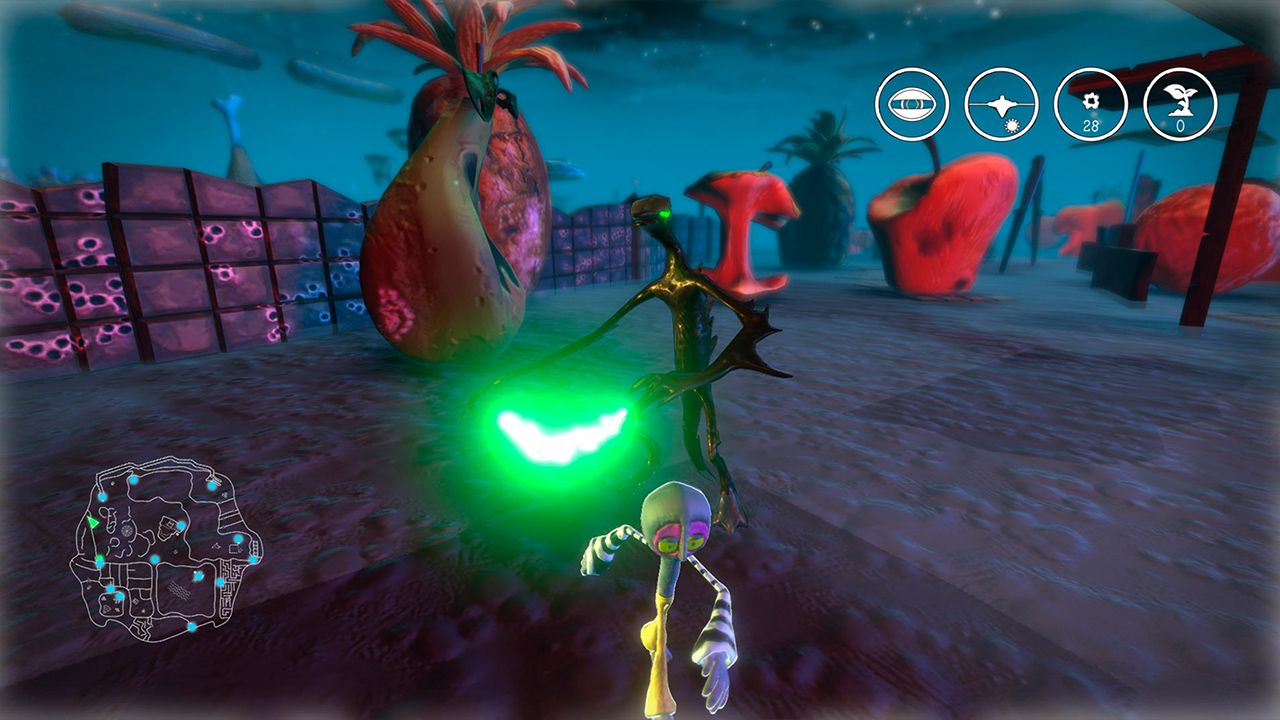Screen dimensions: 1280x720
Task: Select the blue marker at the bottom of the minimap
Action: tap(192, 625)
